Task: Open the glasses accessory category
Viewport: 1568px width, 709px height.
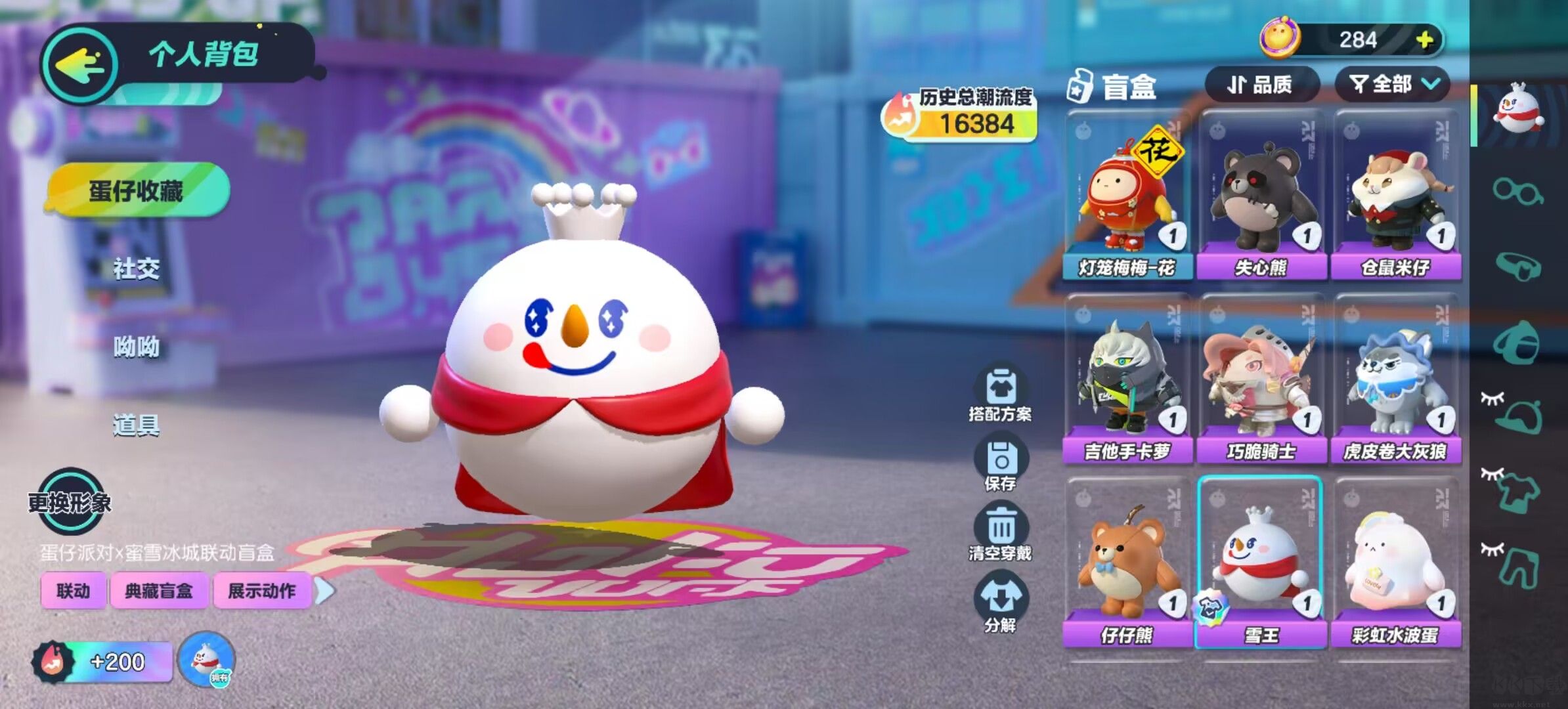Action: click(1517, 191)
